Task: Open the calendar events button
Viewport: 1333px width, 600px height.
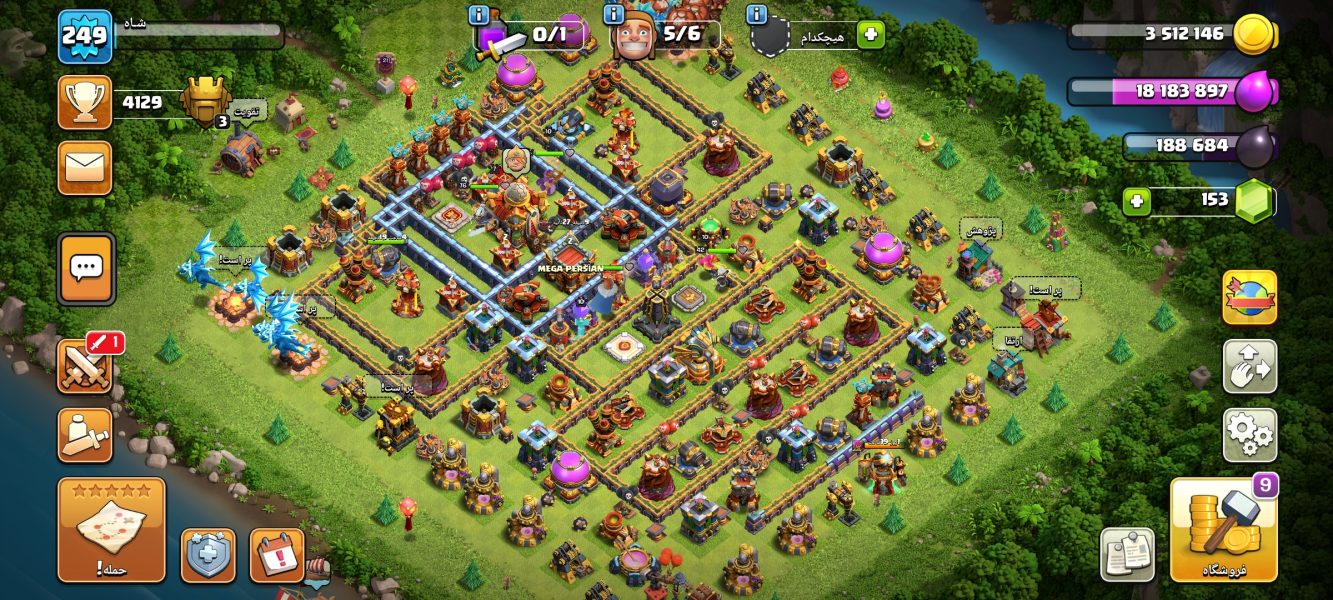Action: (x=277, y=555)
